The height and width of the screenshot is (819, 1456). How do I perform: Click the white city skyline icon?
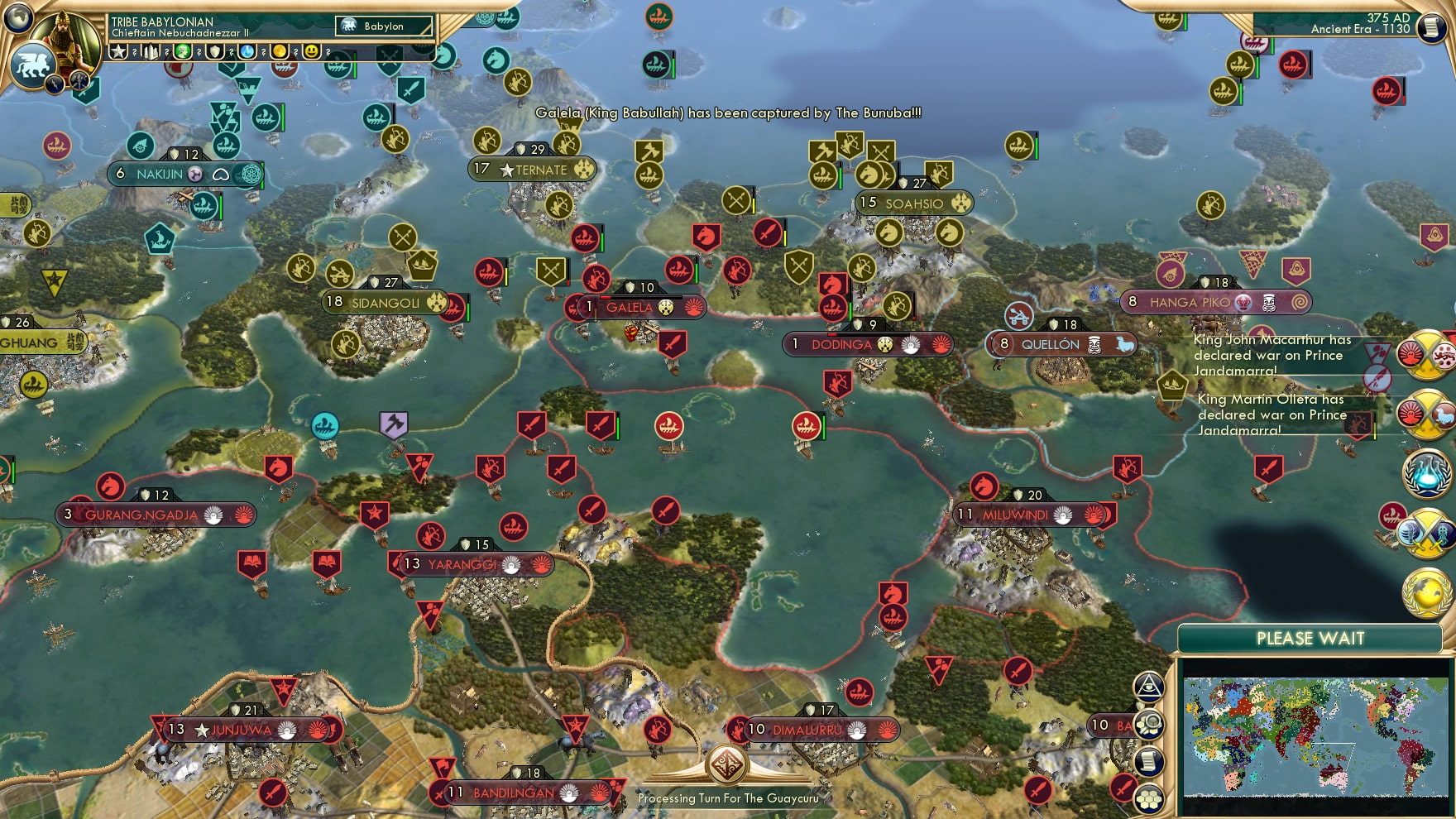click(151, 51)
